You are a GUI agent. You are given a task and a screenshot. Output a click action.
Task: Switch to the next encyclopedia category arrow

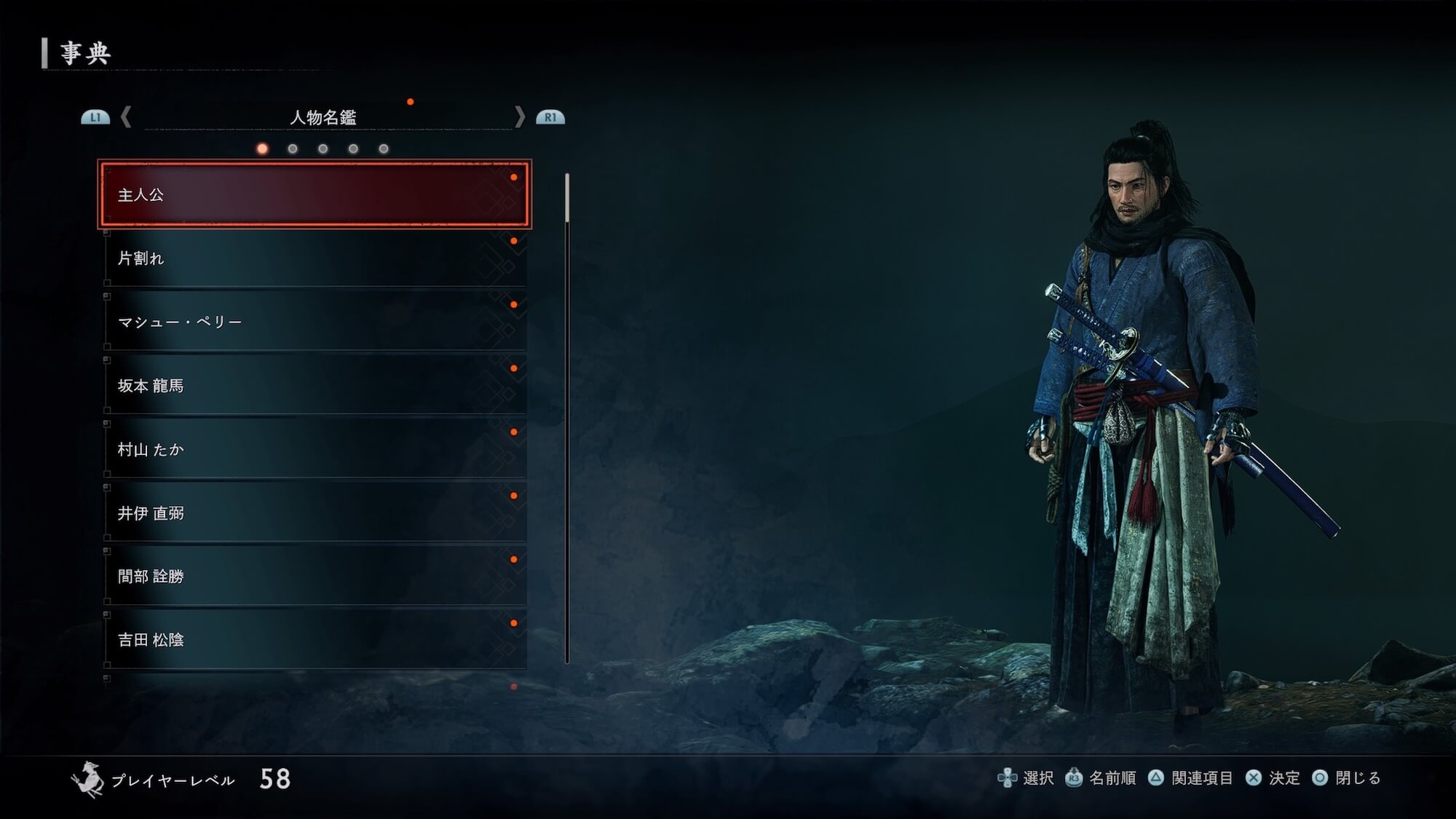(520, 117)
